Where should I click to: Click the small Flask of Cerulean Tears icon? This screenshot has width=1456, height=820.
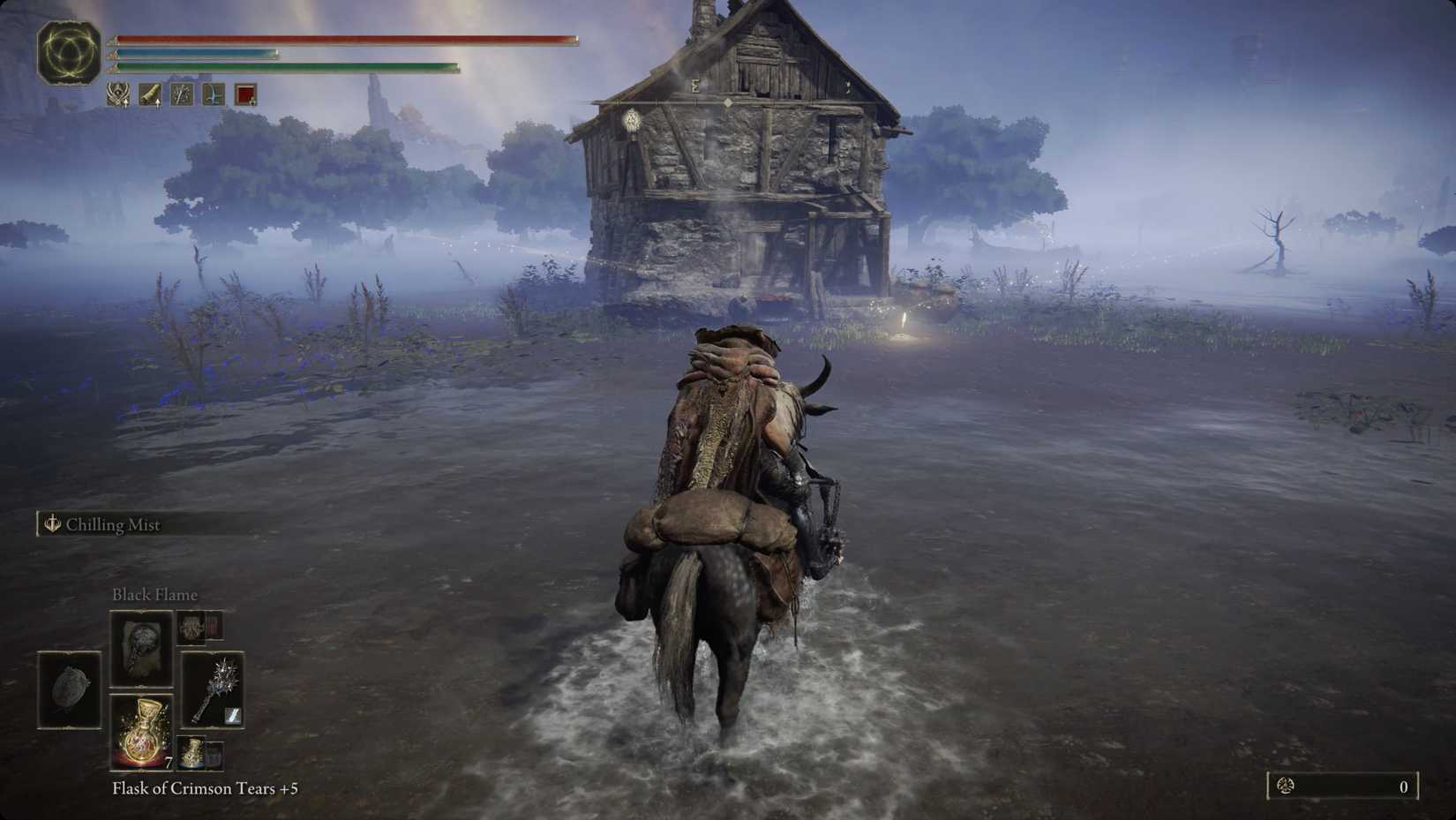coord(192,752)
